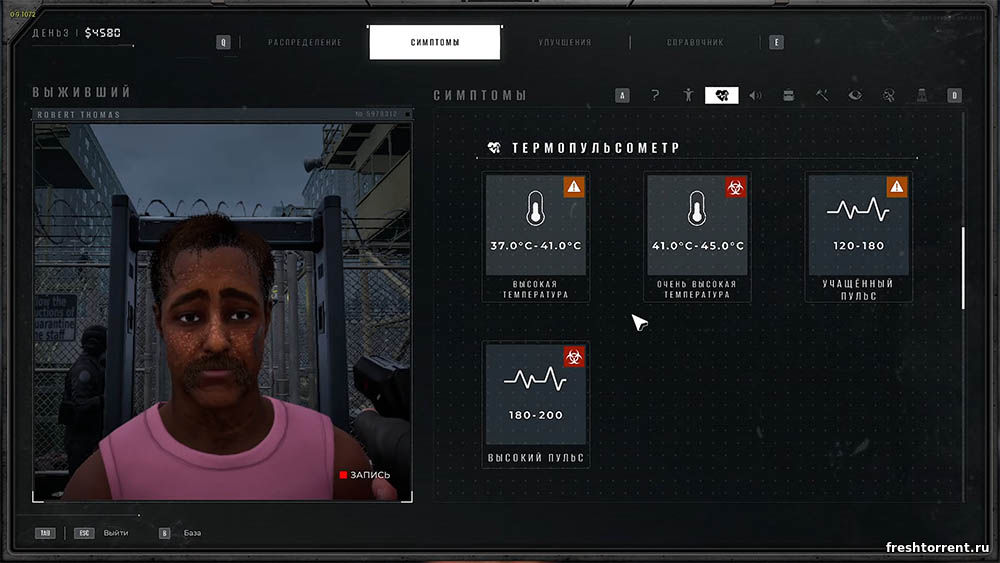
Task: Open the Улучшения tab
Action: click(x=564, y=43)
